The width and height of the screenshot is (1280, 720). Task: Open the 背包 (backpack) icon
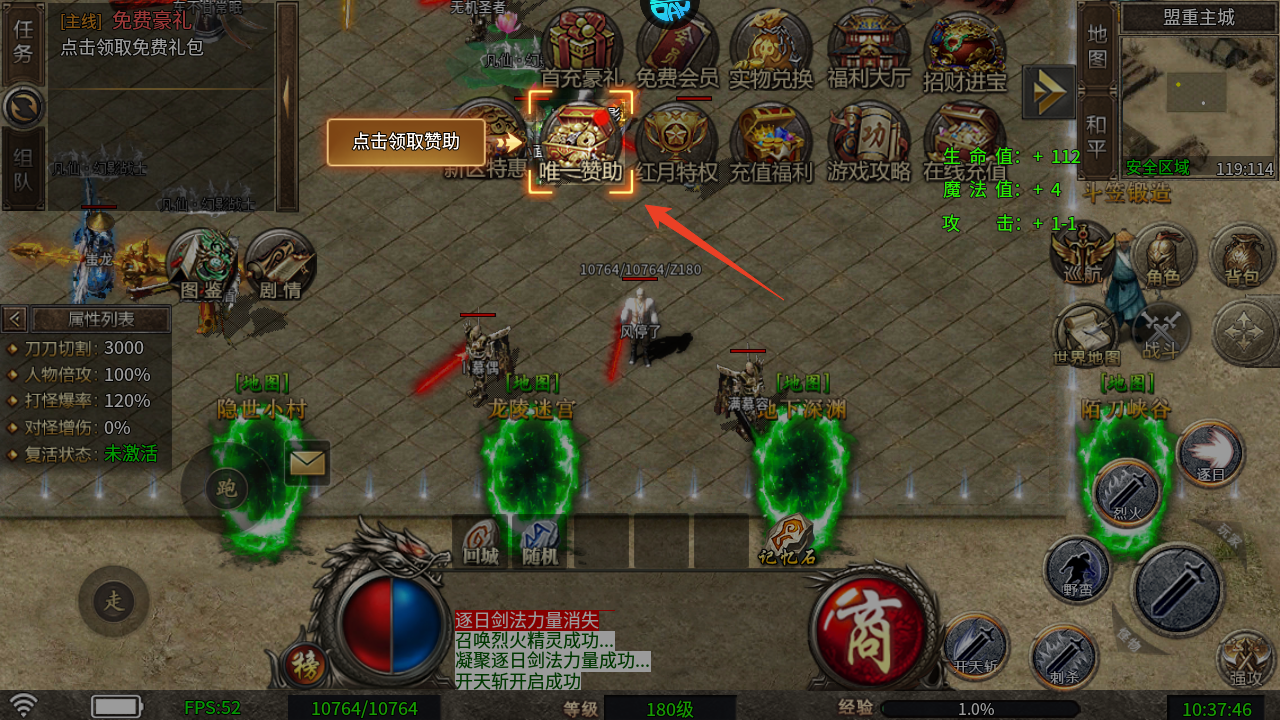pos(1240,255)
